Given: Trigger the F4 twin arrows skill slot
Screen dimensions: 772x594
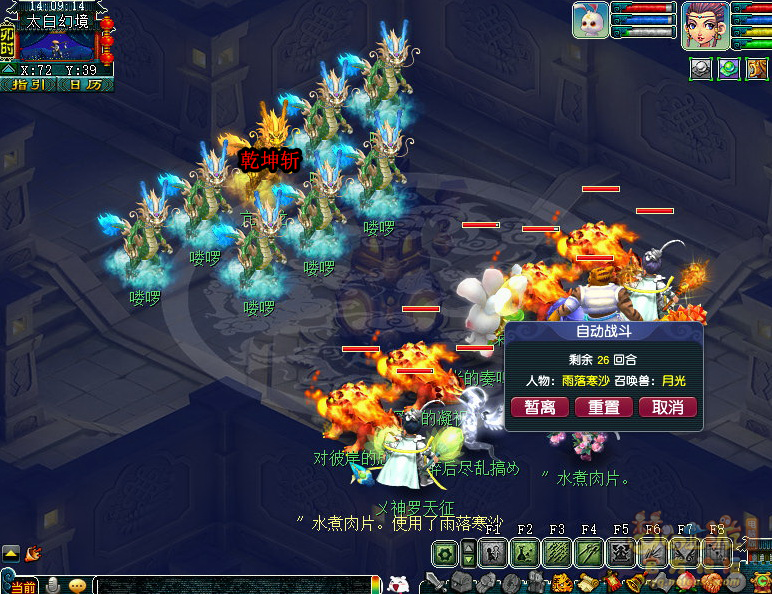Looking at the screenshot, I should click(x=590, y=552).
